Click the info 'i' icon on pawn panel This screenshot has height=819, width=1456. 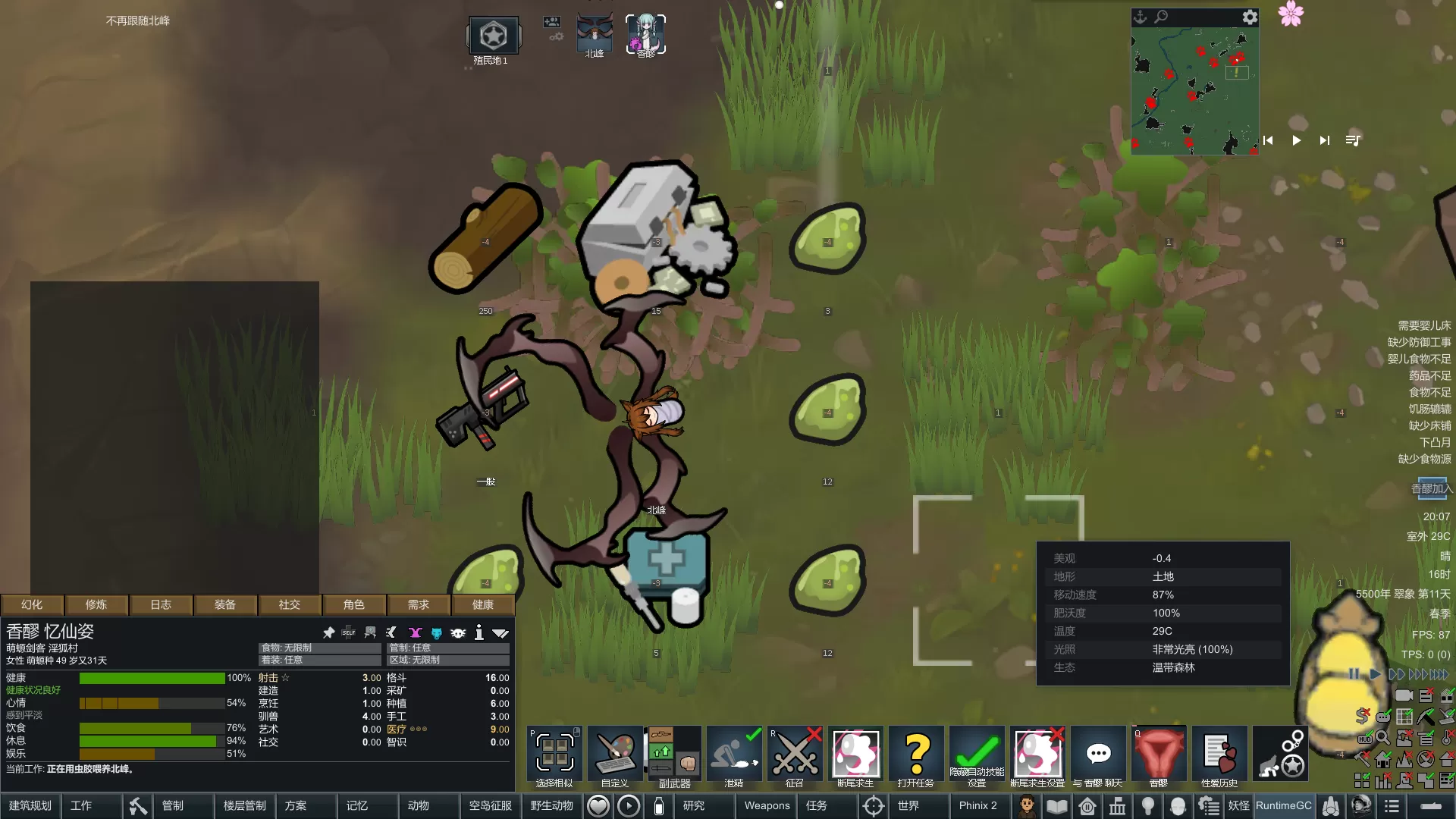[x=479, y=632]
